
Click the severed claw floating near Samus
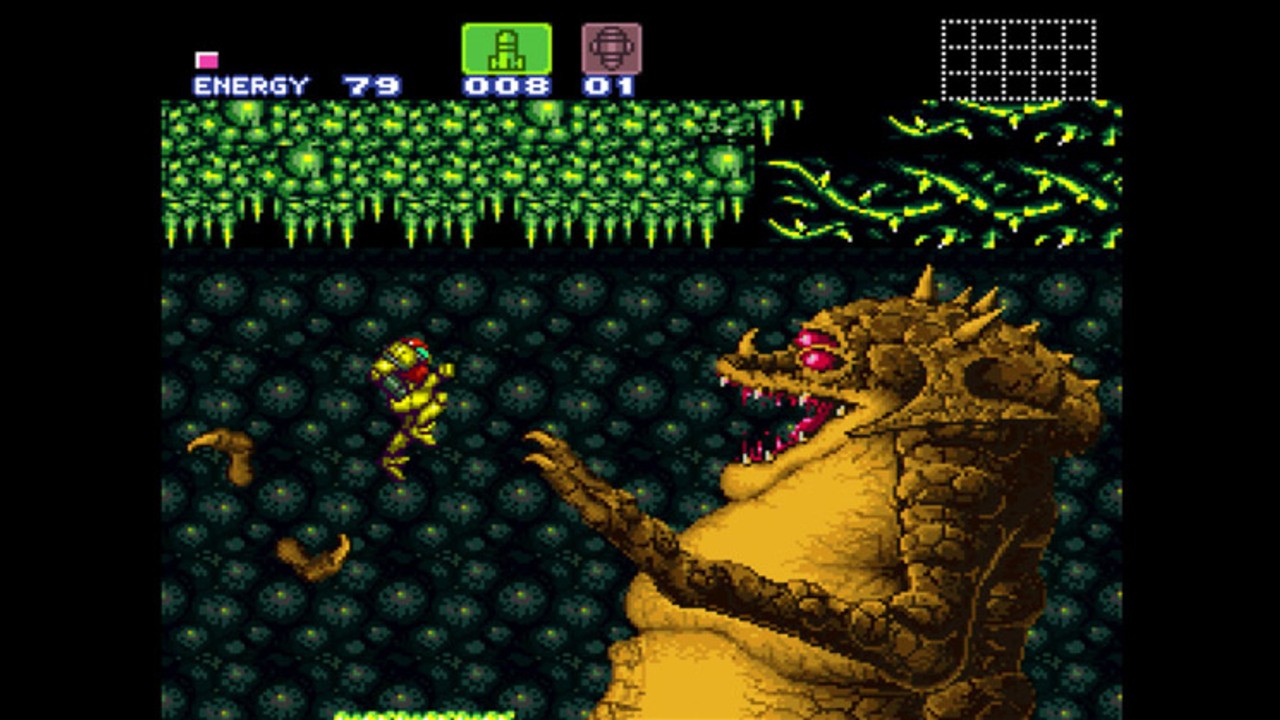click(225, 450)
